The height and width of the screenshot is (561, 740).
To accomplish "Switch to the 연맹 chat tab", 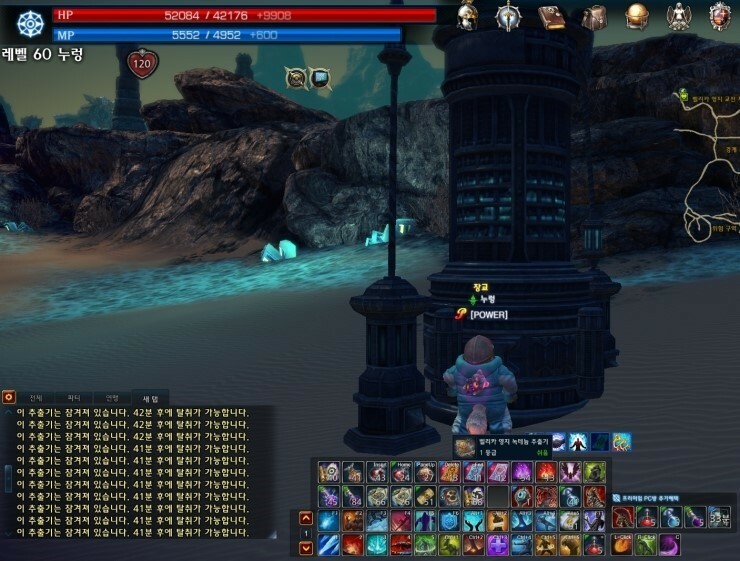I will point(112,398).
